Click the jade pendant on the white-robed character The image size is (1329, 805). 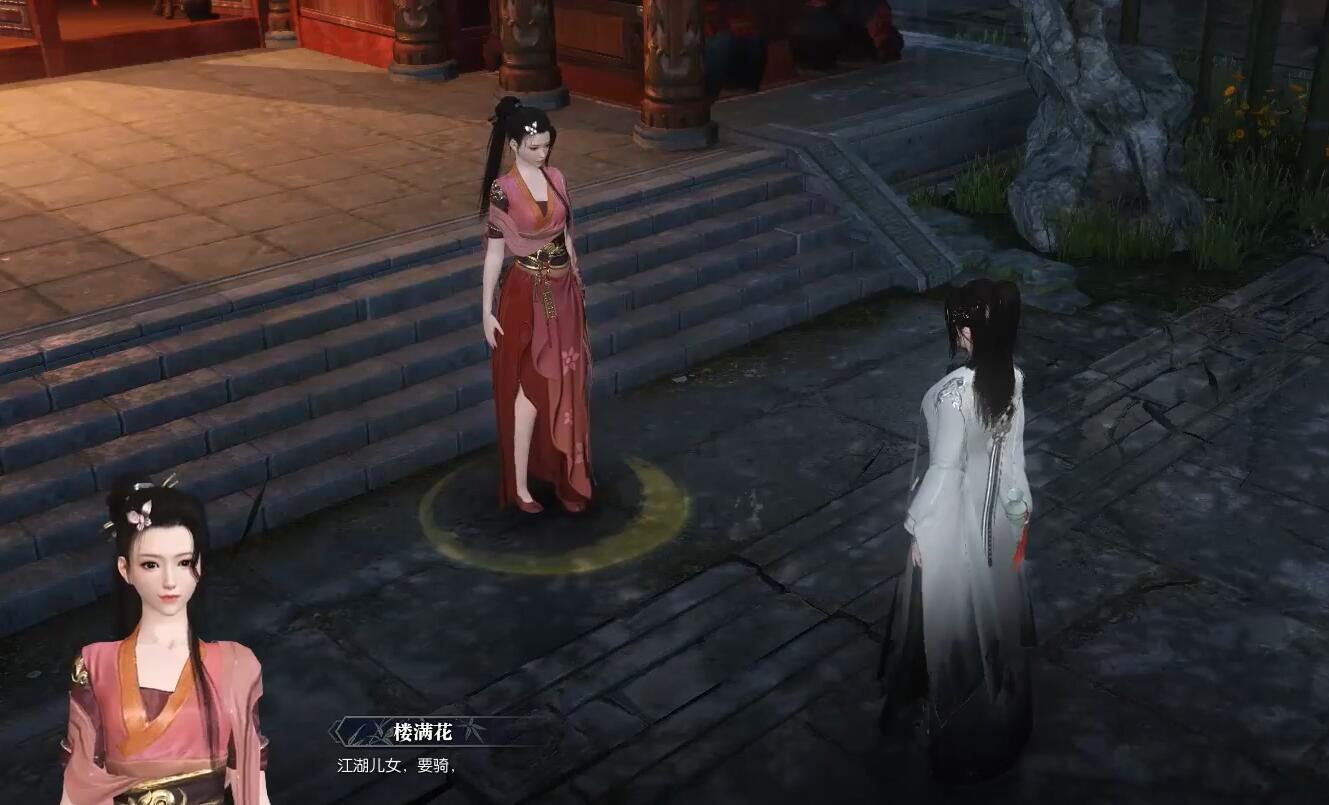tap(1015, 510)
